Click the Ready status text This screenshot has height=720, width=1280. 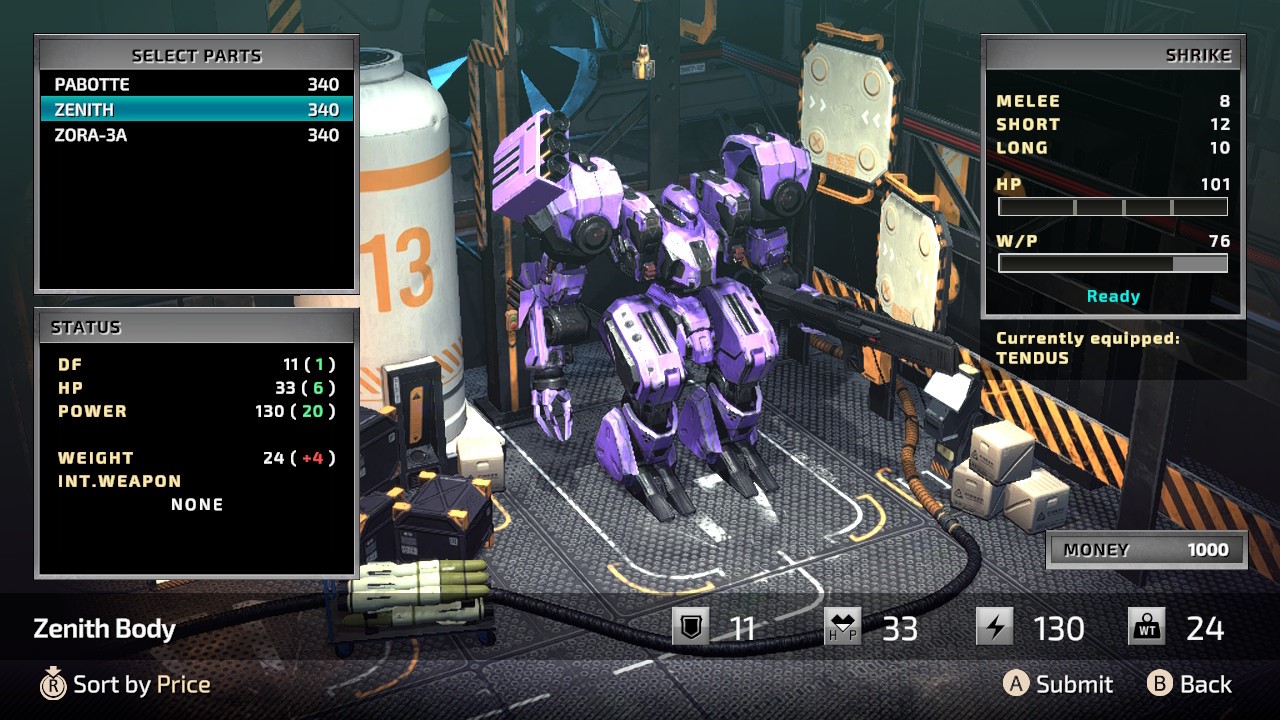click(1113, 296)
